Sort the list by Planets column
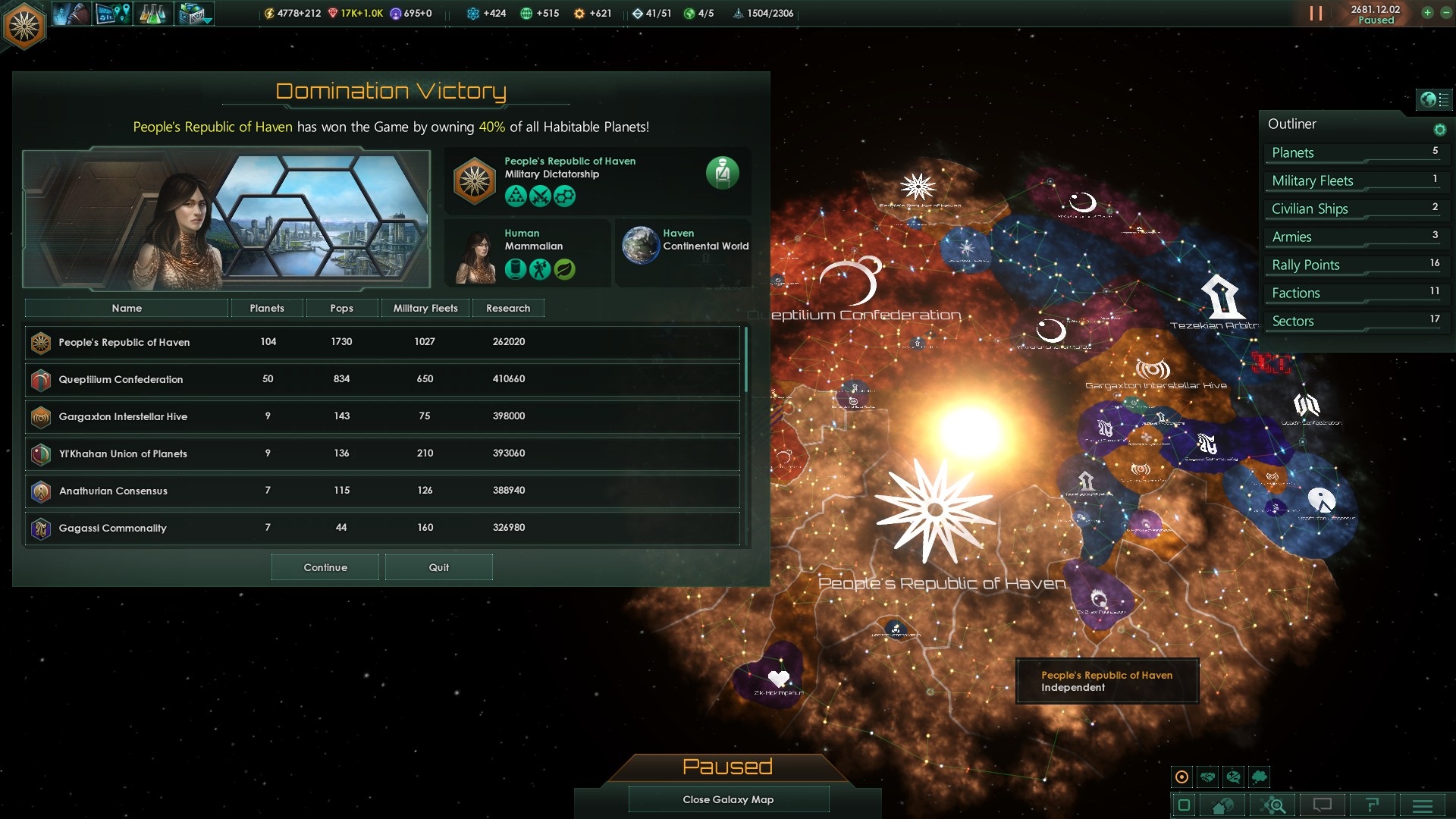 point(267,308)
